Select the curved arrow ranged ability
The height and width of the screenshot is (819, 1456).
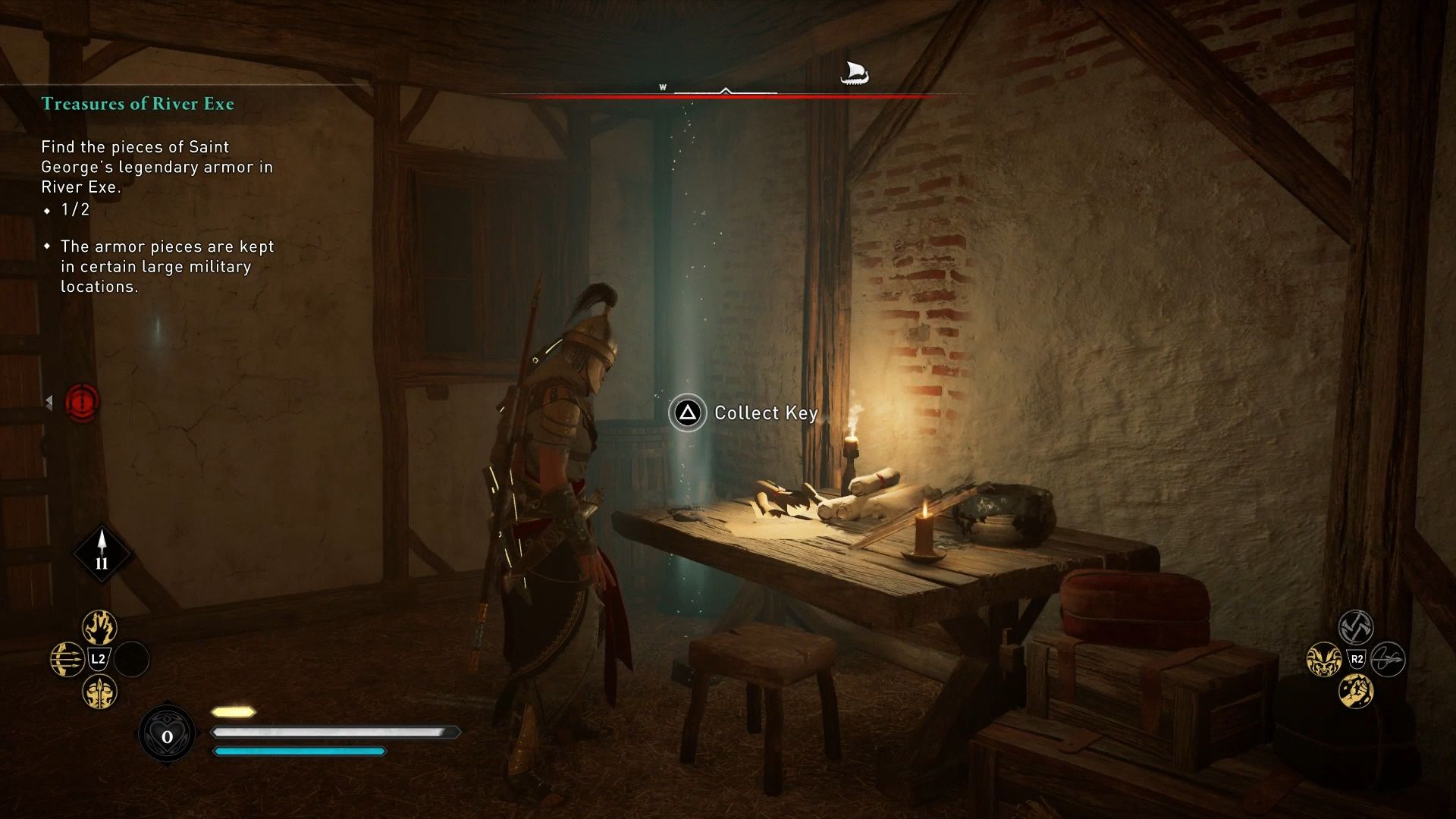[1388, 660]
